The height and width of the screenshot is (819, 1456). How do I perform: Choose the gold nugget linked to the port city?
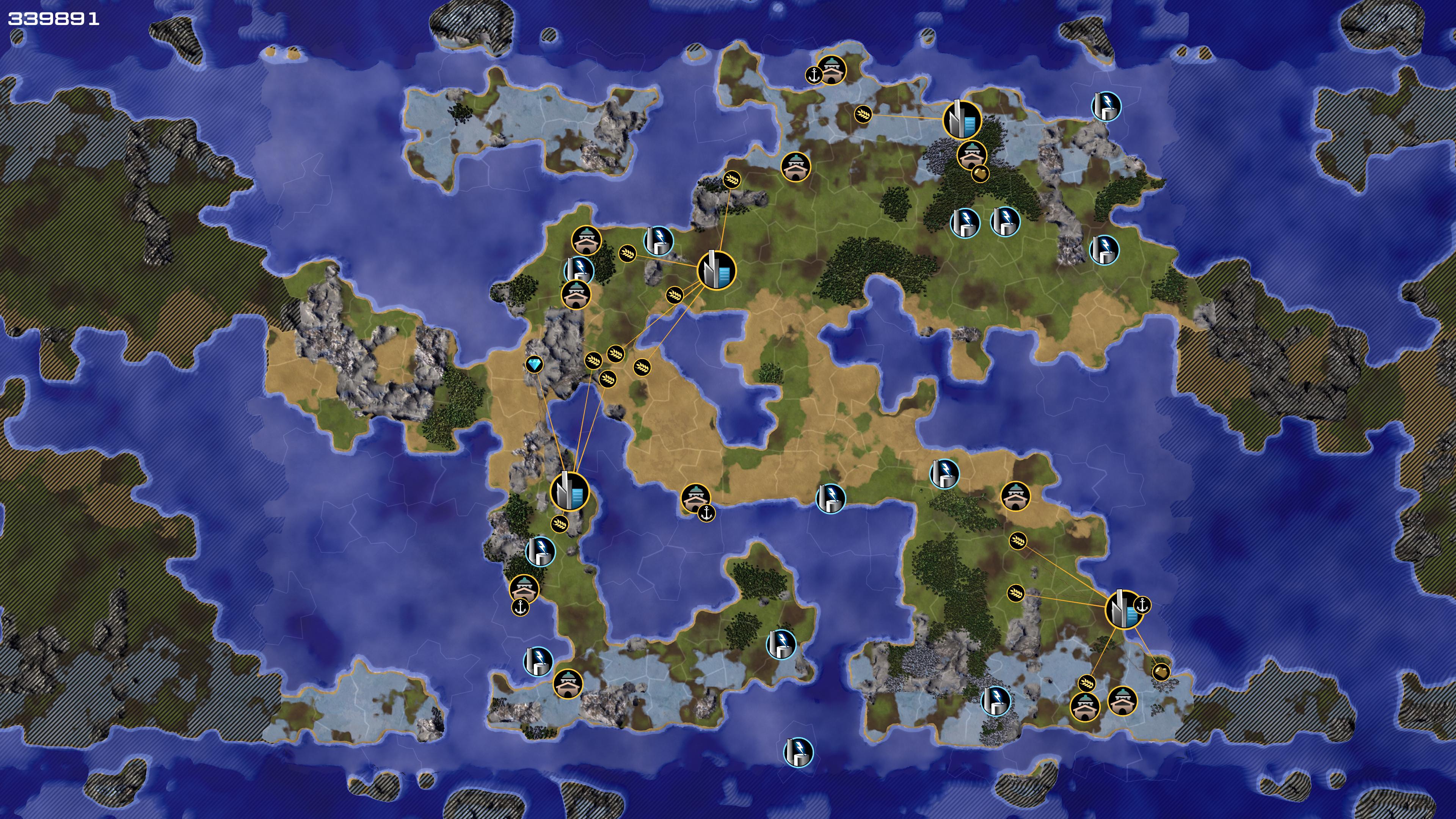pyautogui.click(x=1160, y=672)
